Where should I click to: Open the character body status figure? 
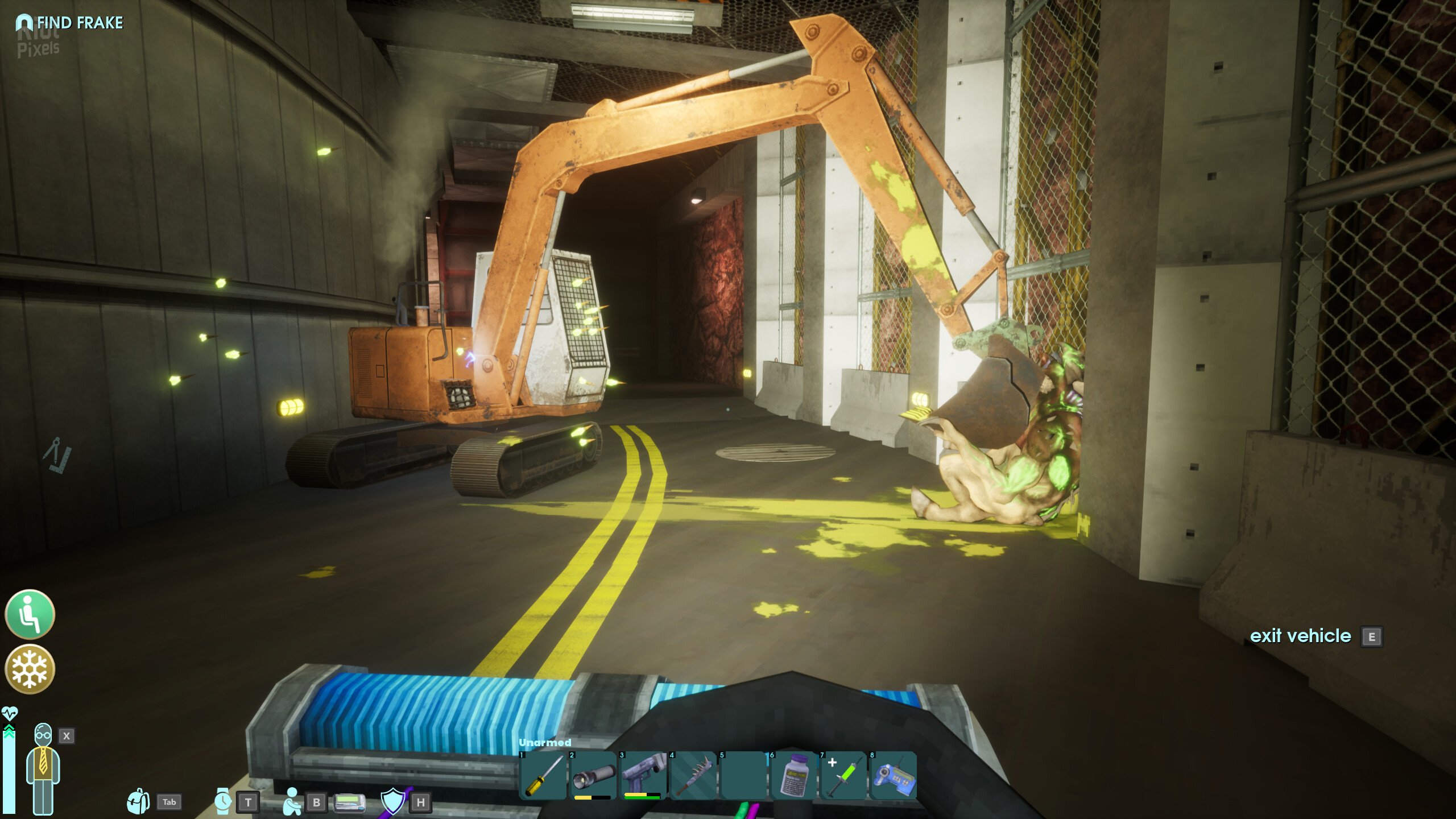pyautogui.click(x=43, y=768)
